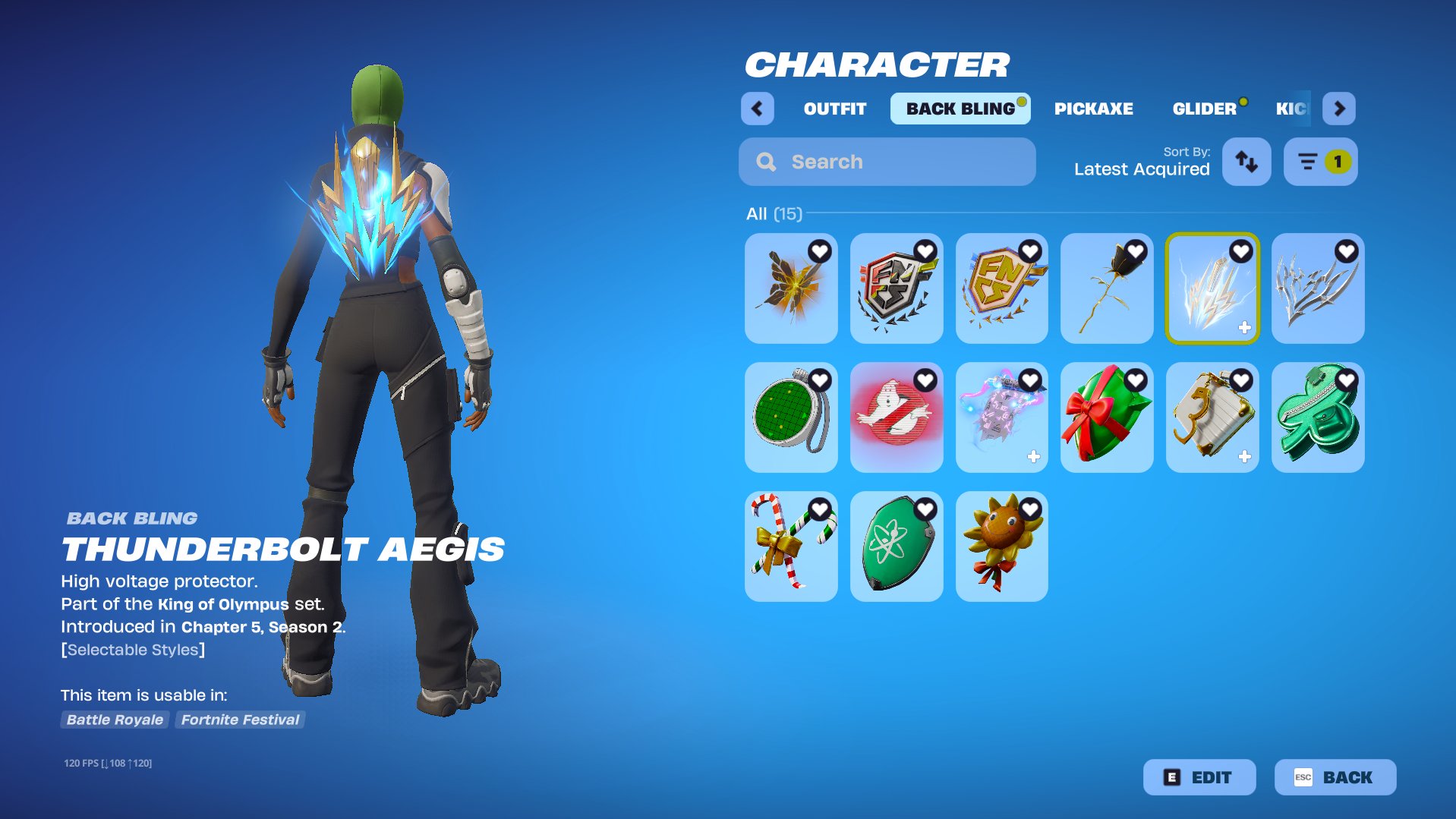
Task: Focus the Search input field
Action: coord(887,162)
